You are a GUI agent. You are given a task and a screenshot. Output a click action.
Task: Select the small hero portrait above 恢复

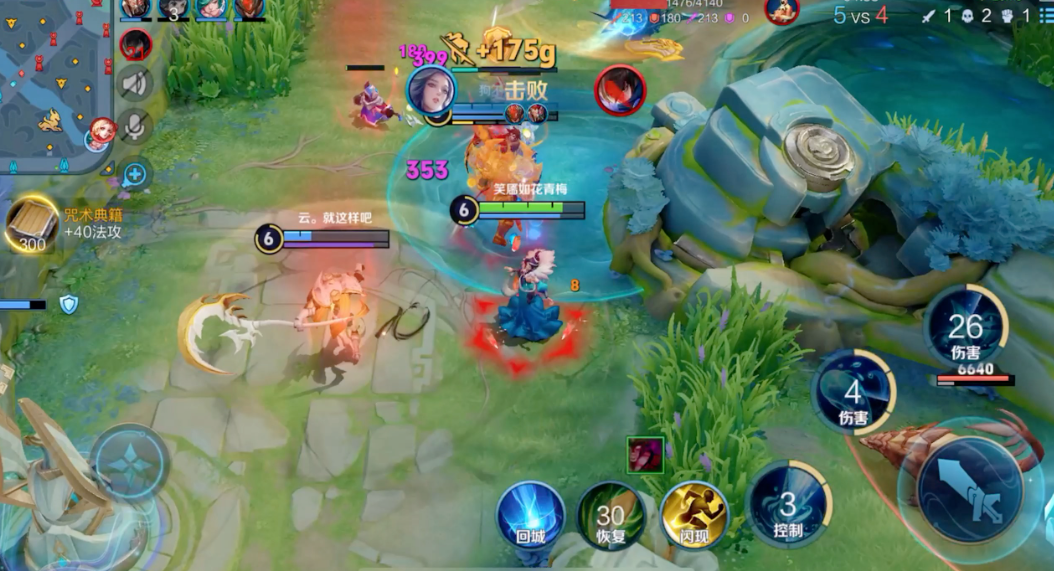click(x=643, y=454)
